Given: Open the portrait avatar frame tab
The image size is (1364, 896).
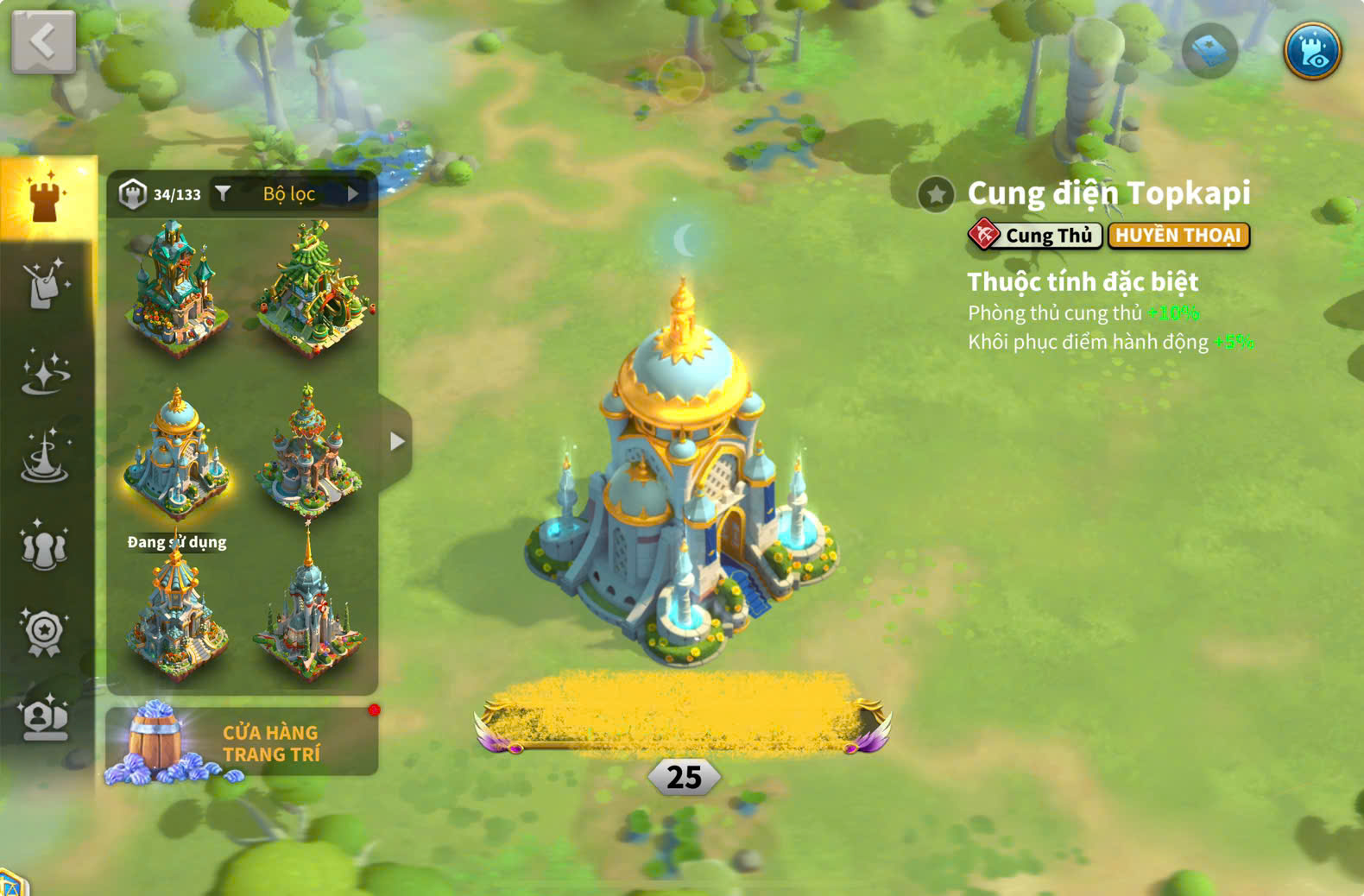Looking at the screenshot, I should click(45, 718).
